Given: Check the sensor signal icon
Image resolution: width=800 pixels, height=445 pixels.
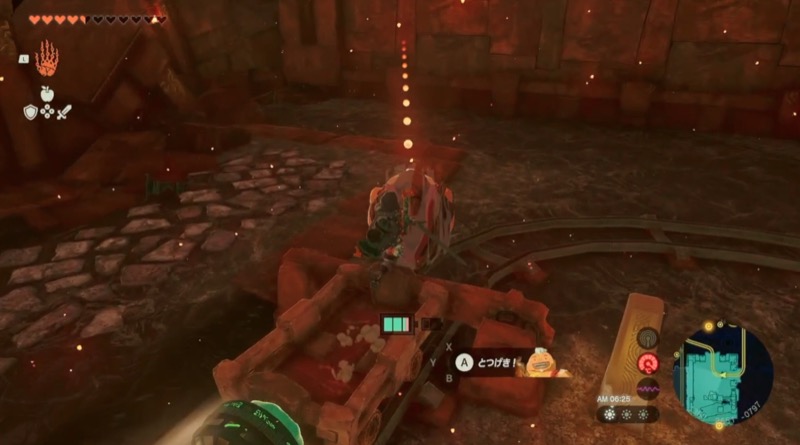Looking at the screenshot, I should (x=647, y=338).
